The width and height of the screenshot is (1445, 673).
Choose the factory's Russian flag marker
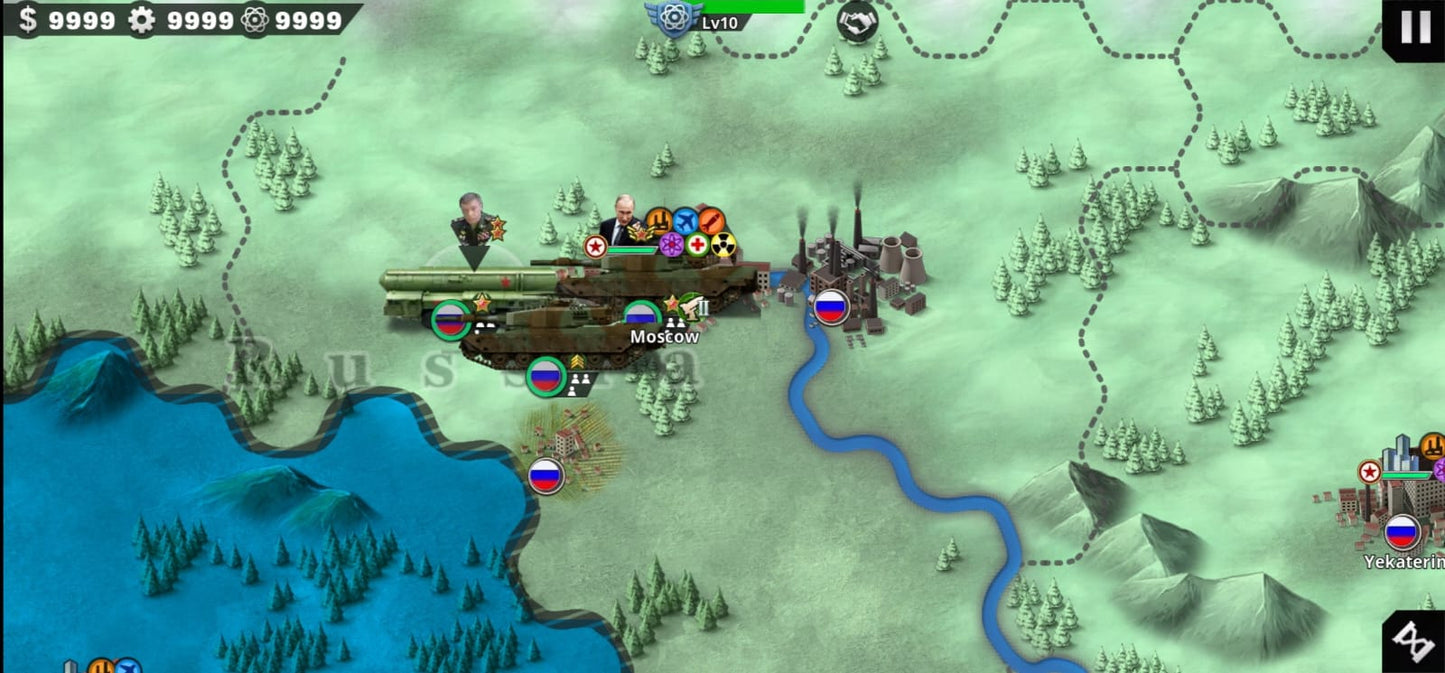click(830, 307)
